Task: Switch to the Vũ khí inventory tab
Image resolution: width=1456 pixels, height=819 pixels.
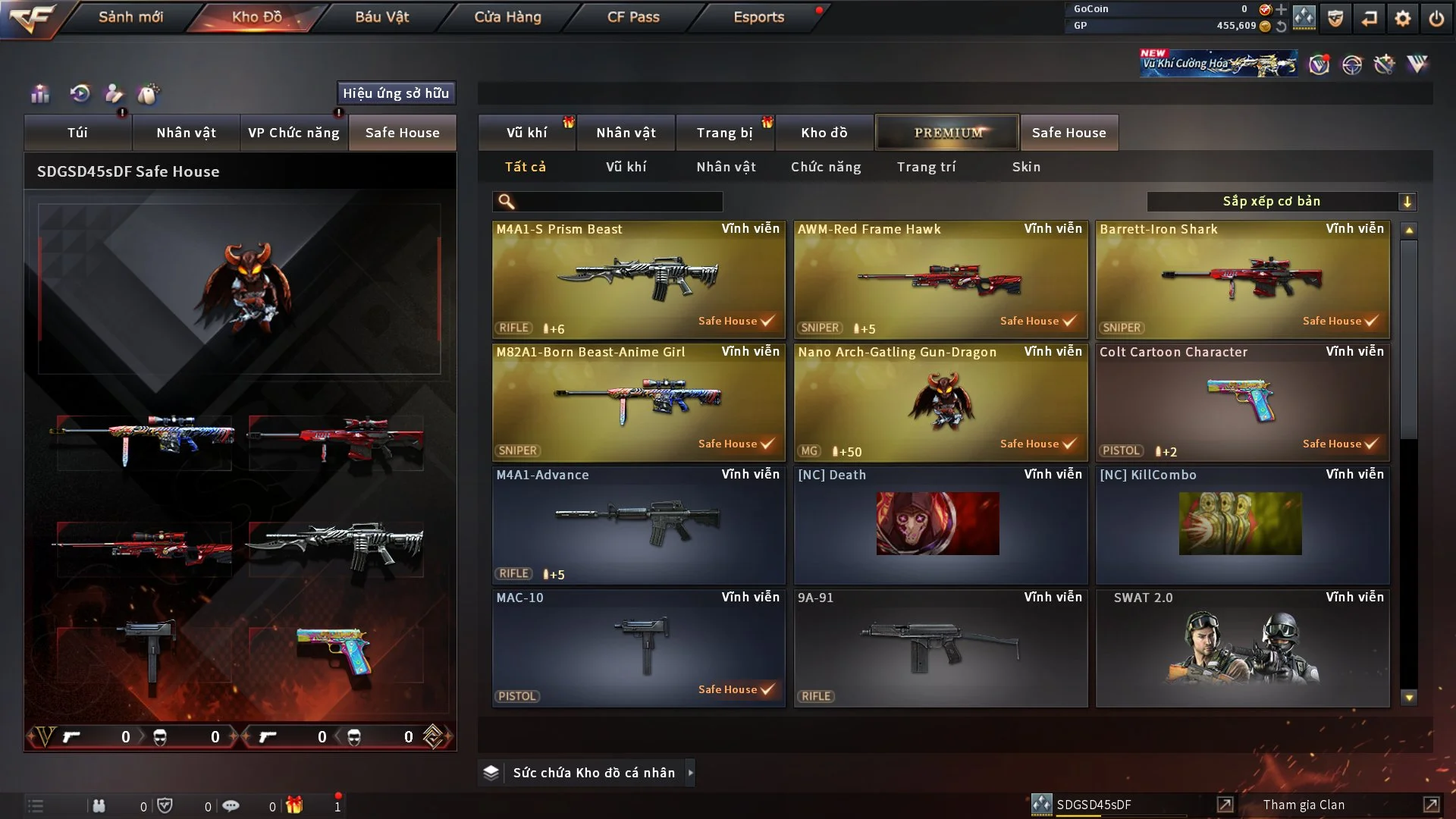Action: [x=526, y=133]
